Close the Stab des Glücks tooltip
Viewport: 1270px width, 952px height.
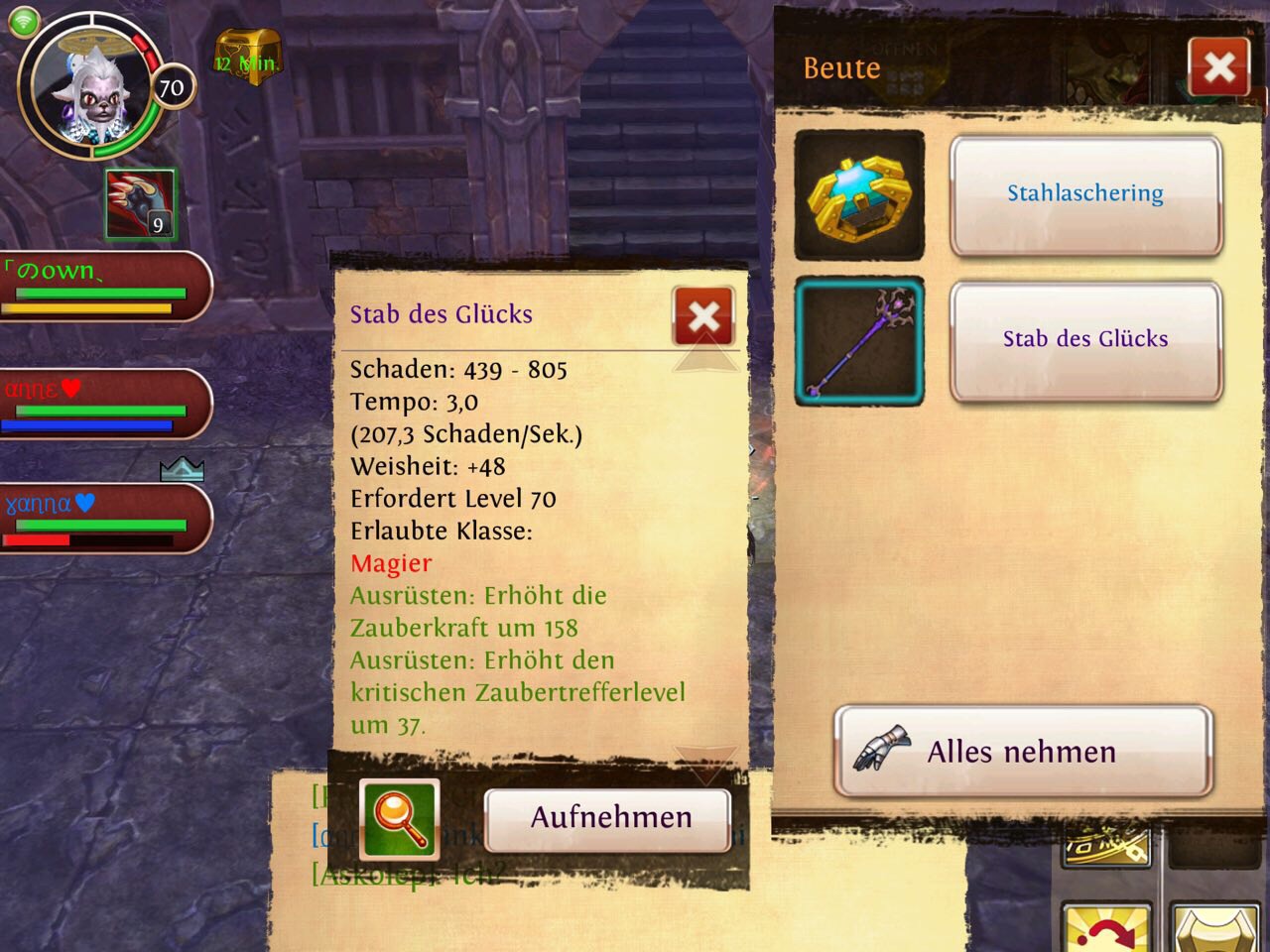(703, 316)
